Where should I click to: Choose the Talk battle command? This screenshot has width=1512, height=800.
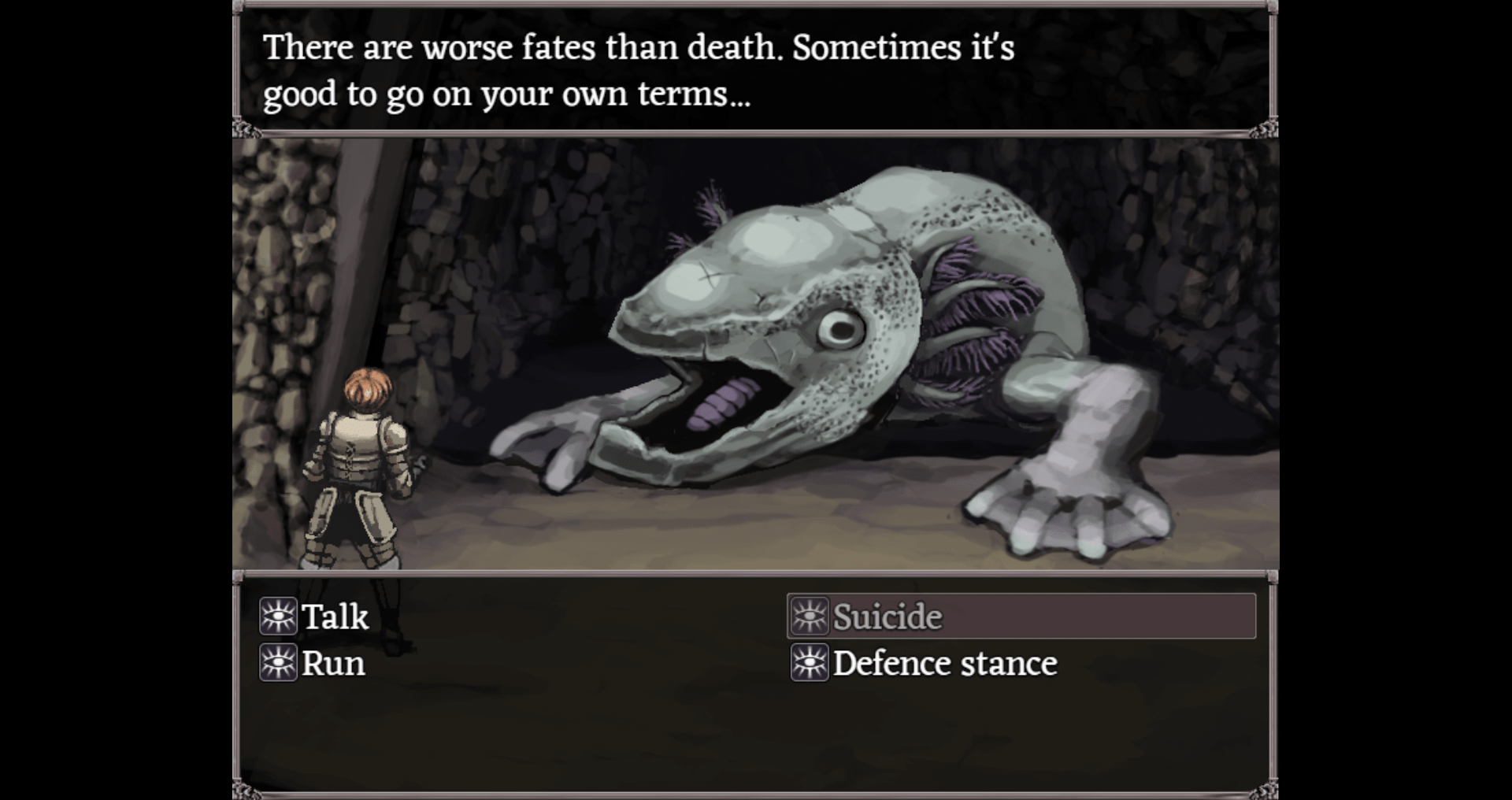coord(335,617)
